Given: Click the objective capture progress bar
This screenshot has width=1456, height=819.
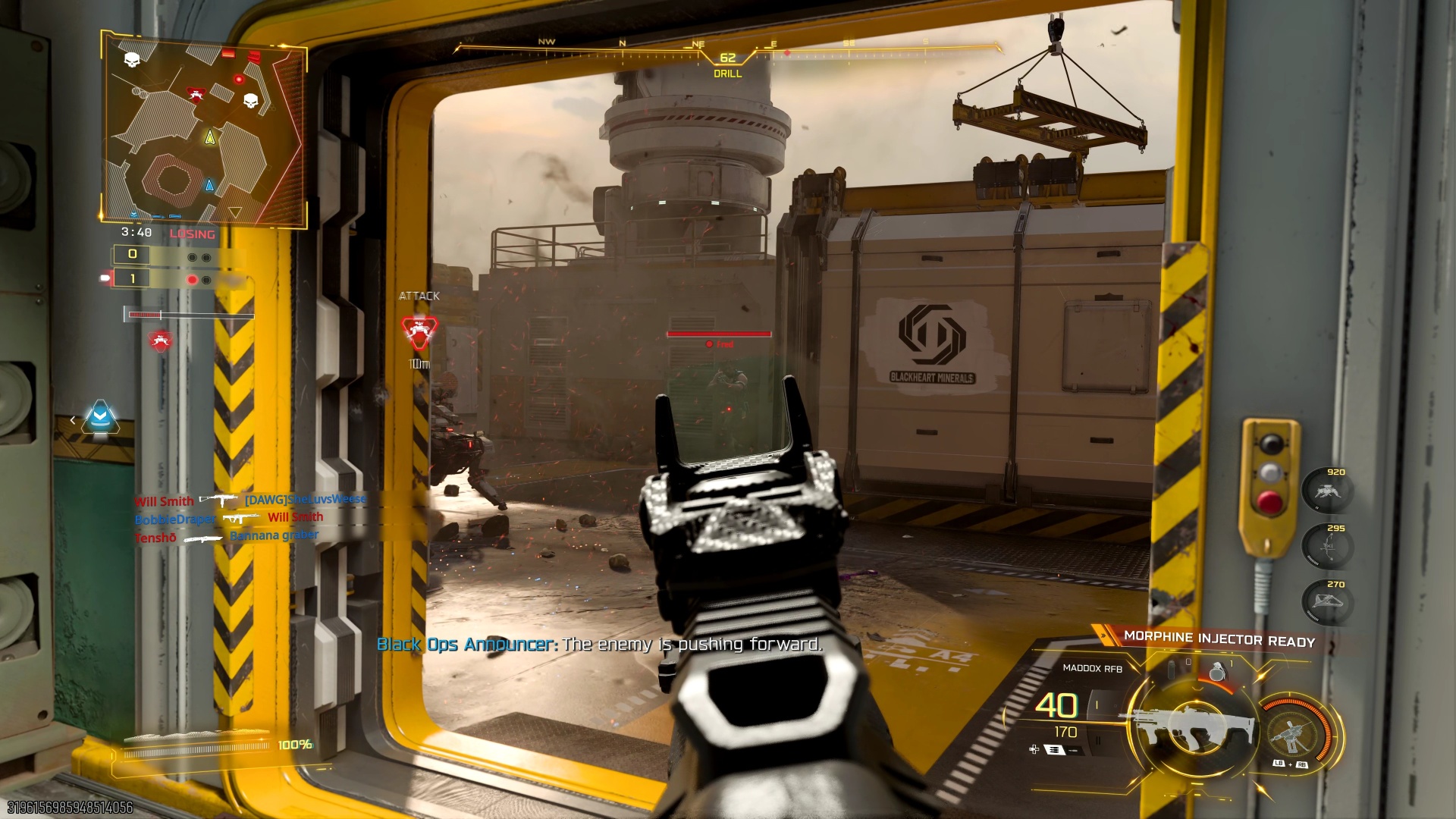Looking at the screenshot, I should coord(189,314).
